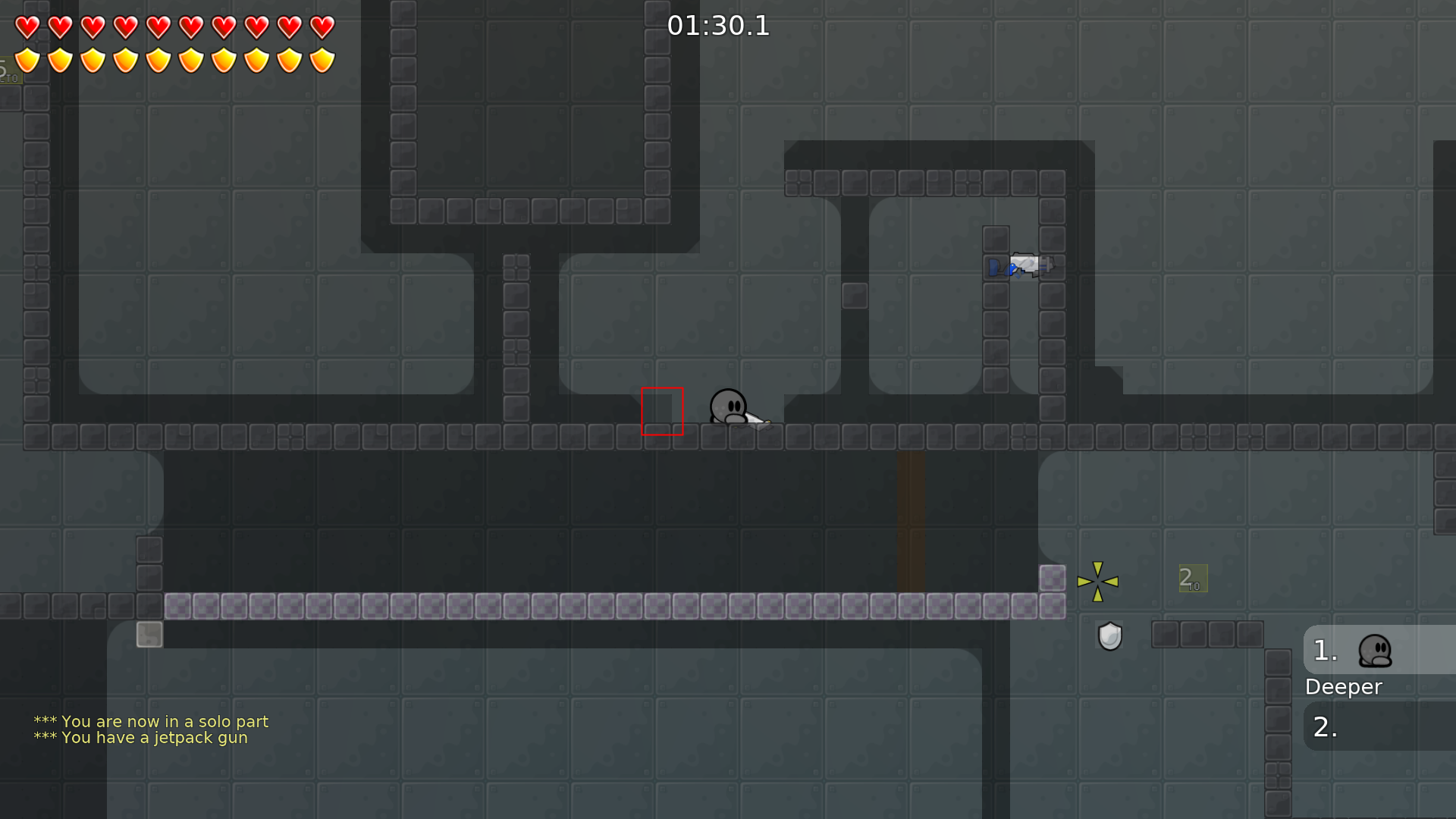
Task: Click the message saying you are in a solo part
Action: (150, 722)
